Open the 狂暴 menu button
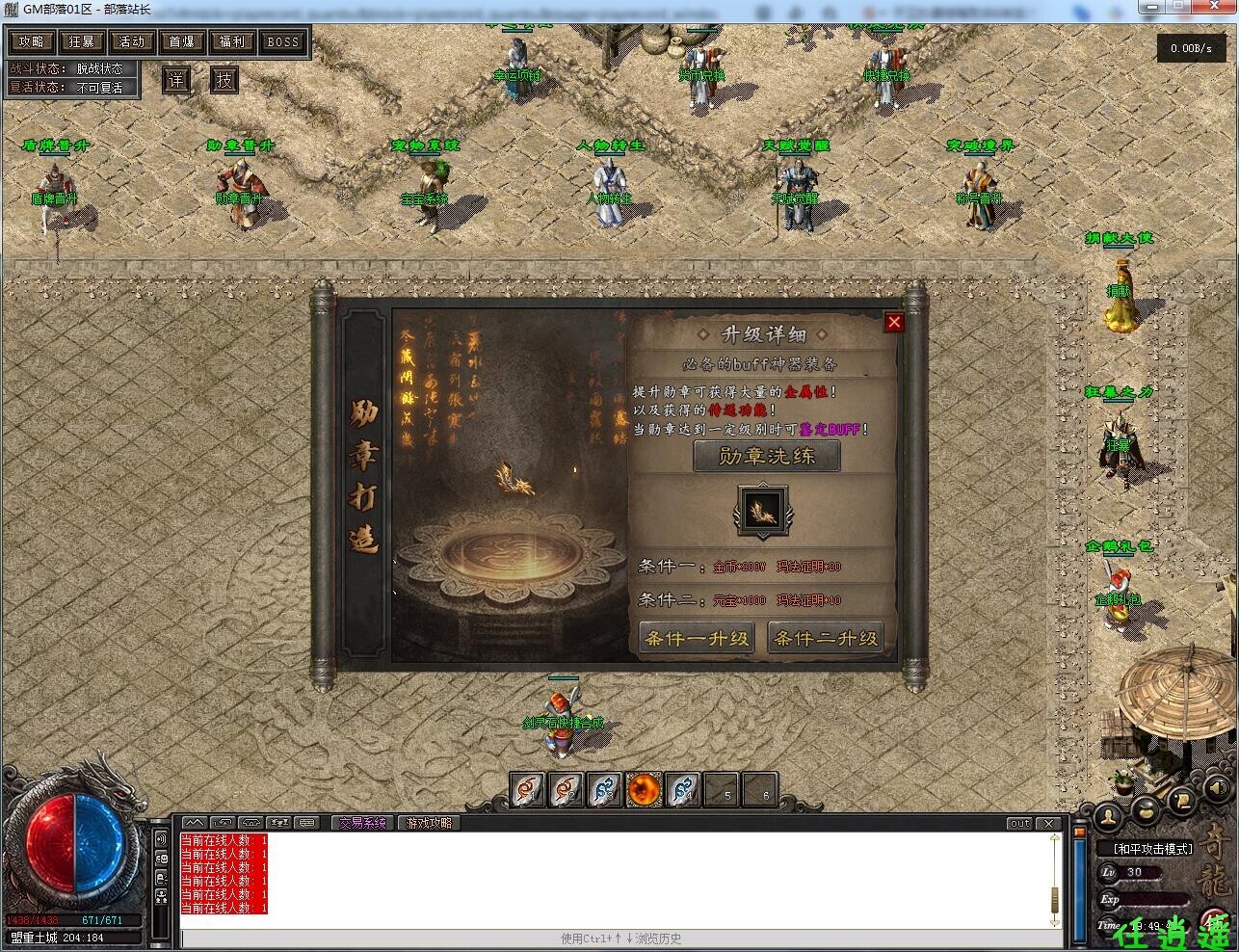Screen dimensions: 1239x952 82,41
